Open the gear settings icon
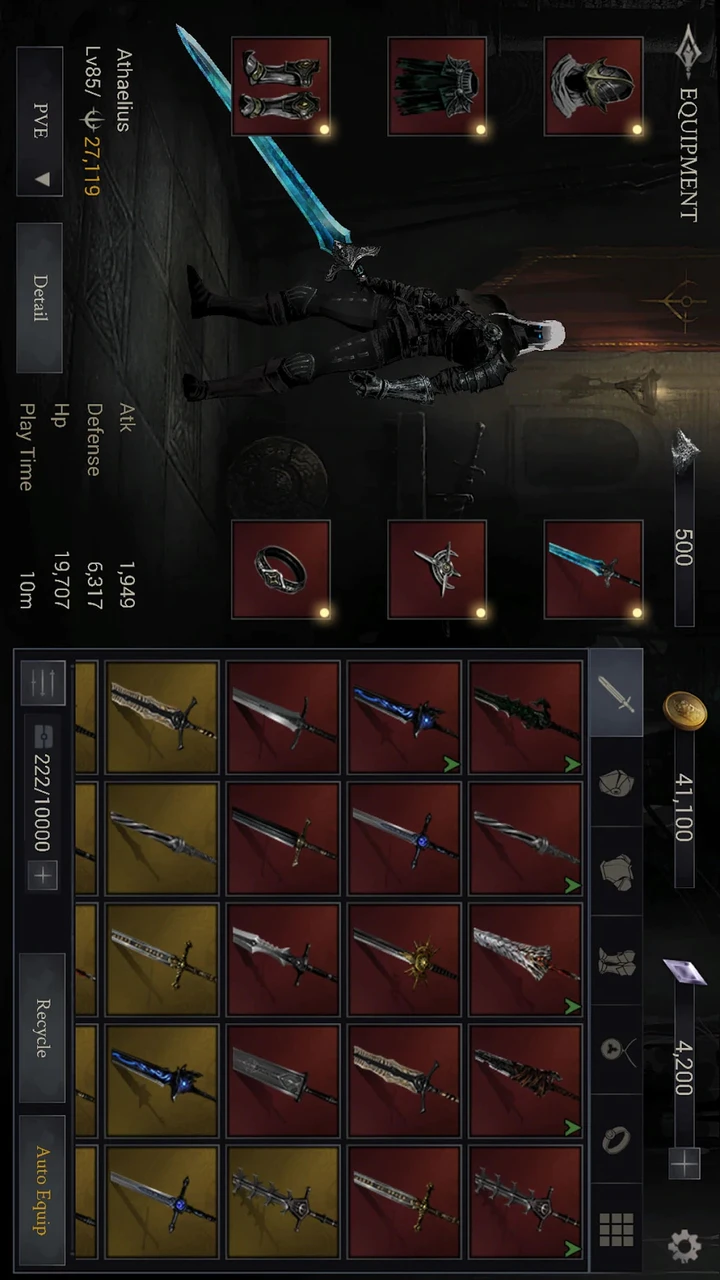The height and width of the screenshot is (1280, 720). (x=684, y=1245)
